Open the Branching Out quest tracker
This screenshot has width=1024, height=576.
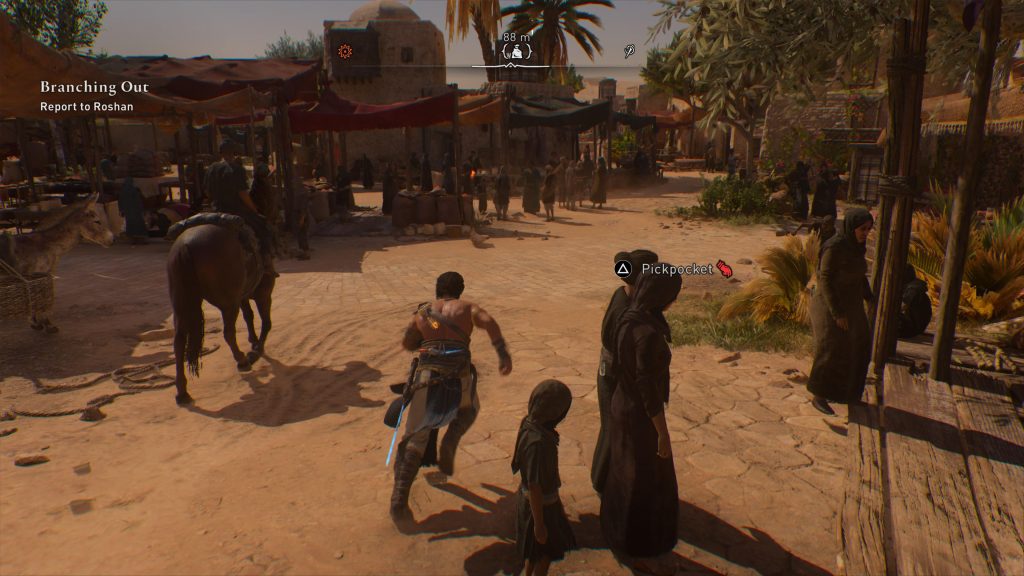tap(94, 88)
